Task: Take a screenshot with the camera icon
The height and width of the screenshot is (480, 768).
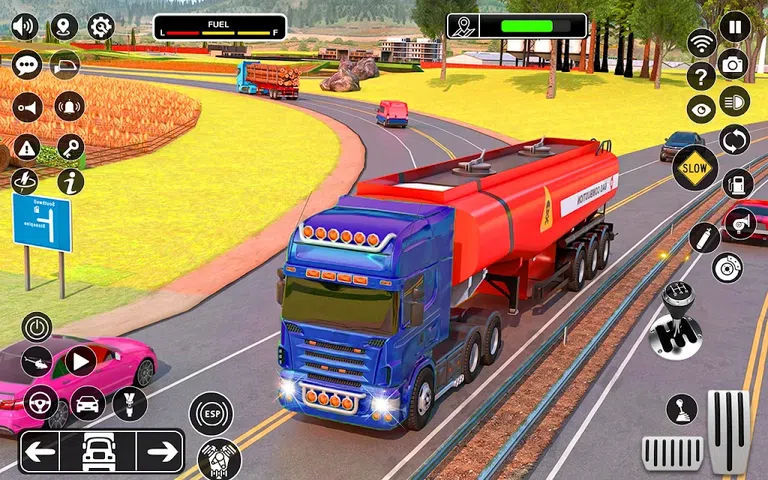Action: pos(733,64)
